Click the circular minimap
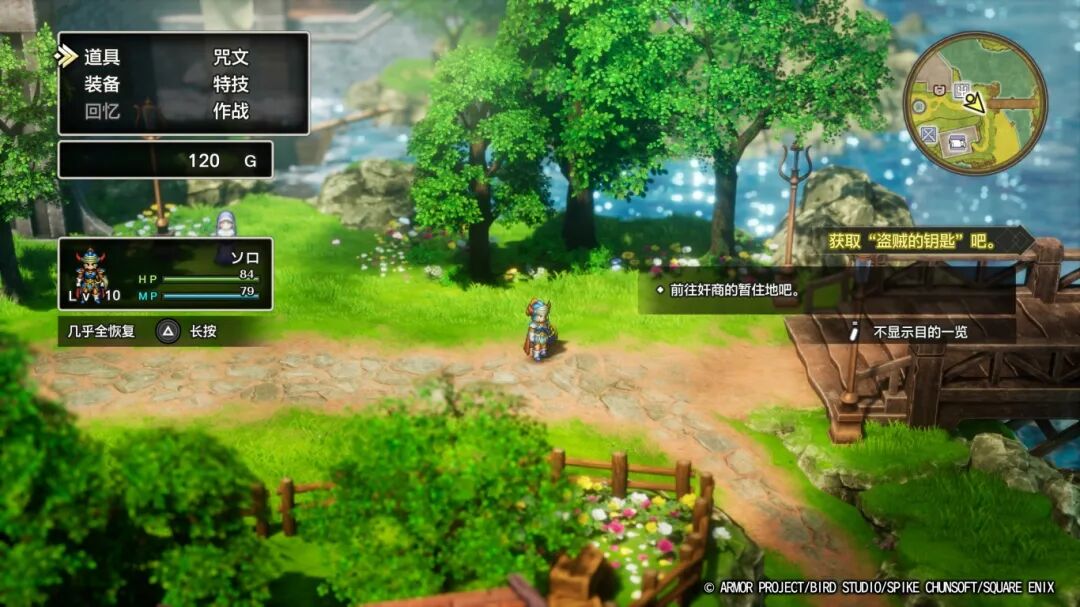1080x607 pixels. tap(975, 103)
